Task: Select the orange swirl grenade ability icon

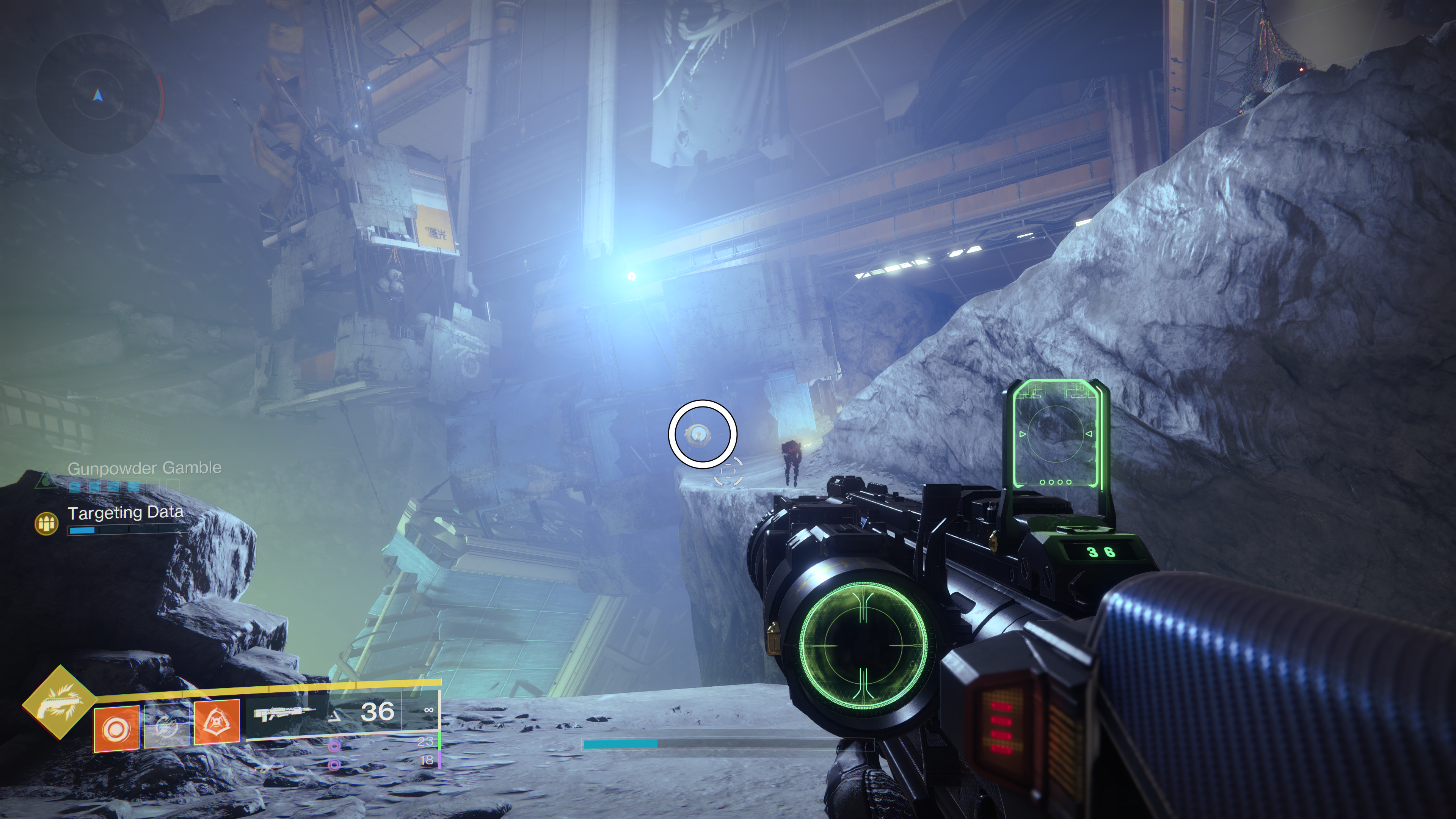Action: pos(116,728)
